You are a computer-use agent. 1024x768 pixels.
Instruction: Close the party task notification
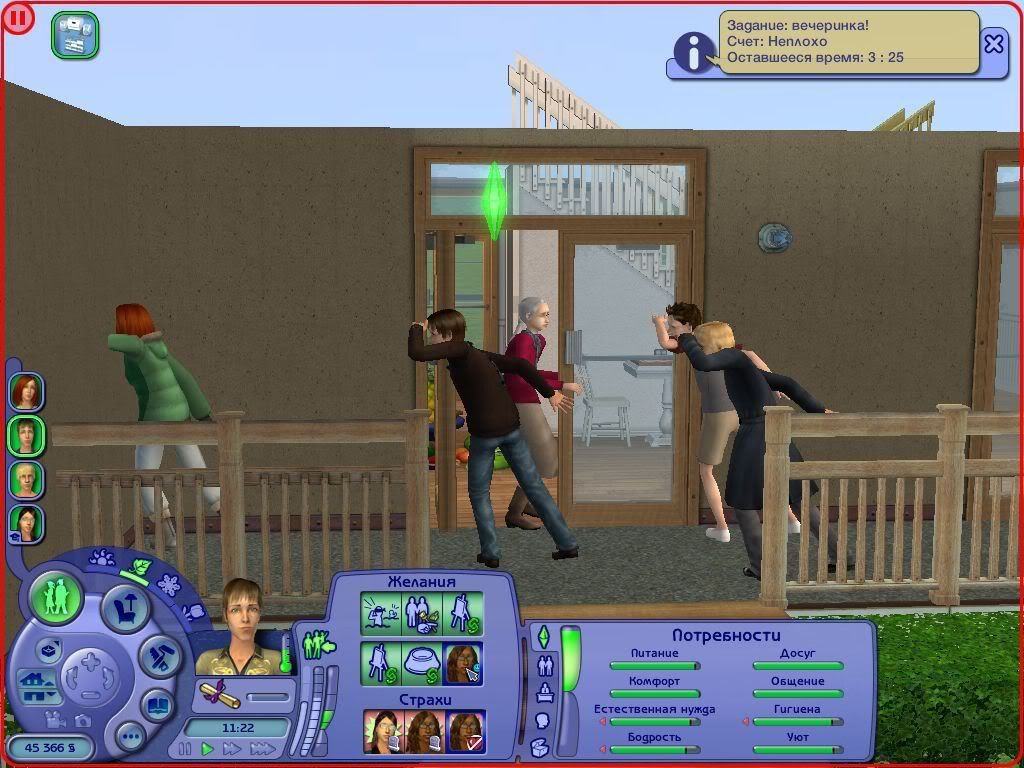pos(993,44)
